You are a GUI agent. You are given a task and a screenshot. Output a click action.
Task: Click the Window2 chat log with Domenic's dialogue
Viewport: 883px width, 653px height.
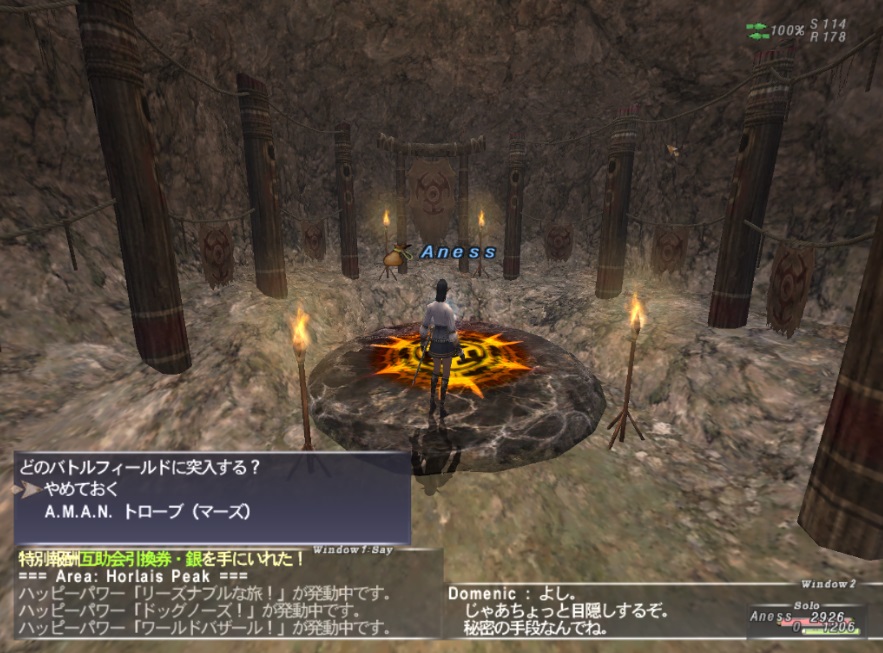[x=590, y=610]
